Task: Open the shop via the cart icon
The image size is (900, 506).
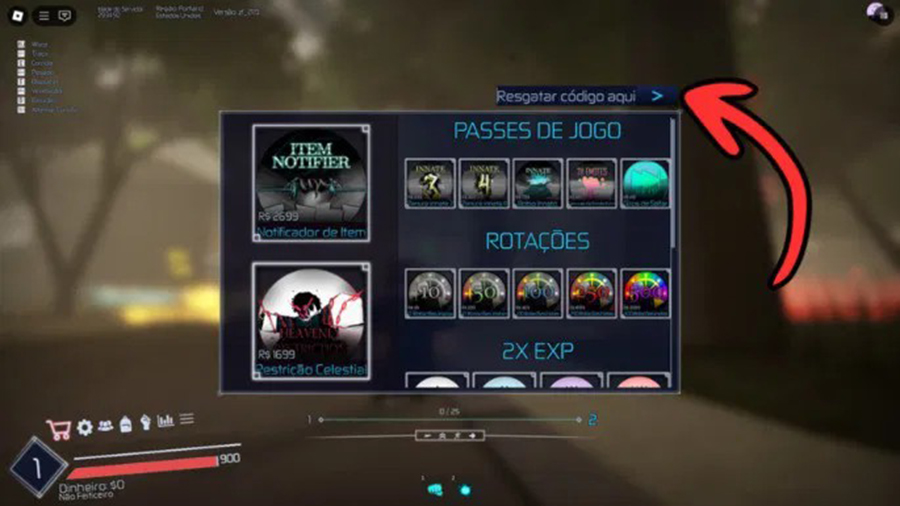Action: 59,428
